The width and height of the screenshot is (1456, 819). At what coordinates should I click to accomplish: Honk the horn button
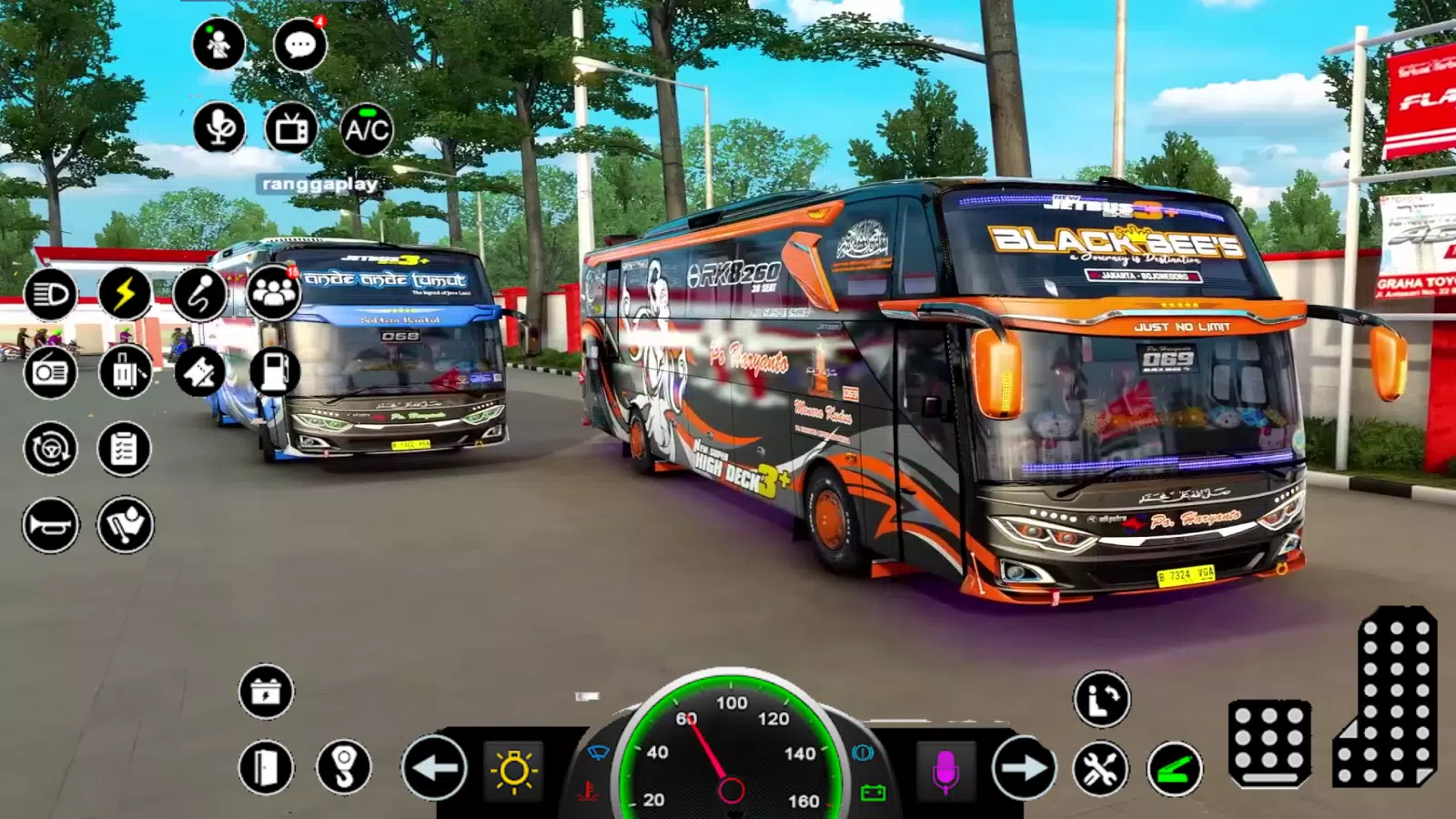50,525
